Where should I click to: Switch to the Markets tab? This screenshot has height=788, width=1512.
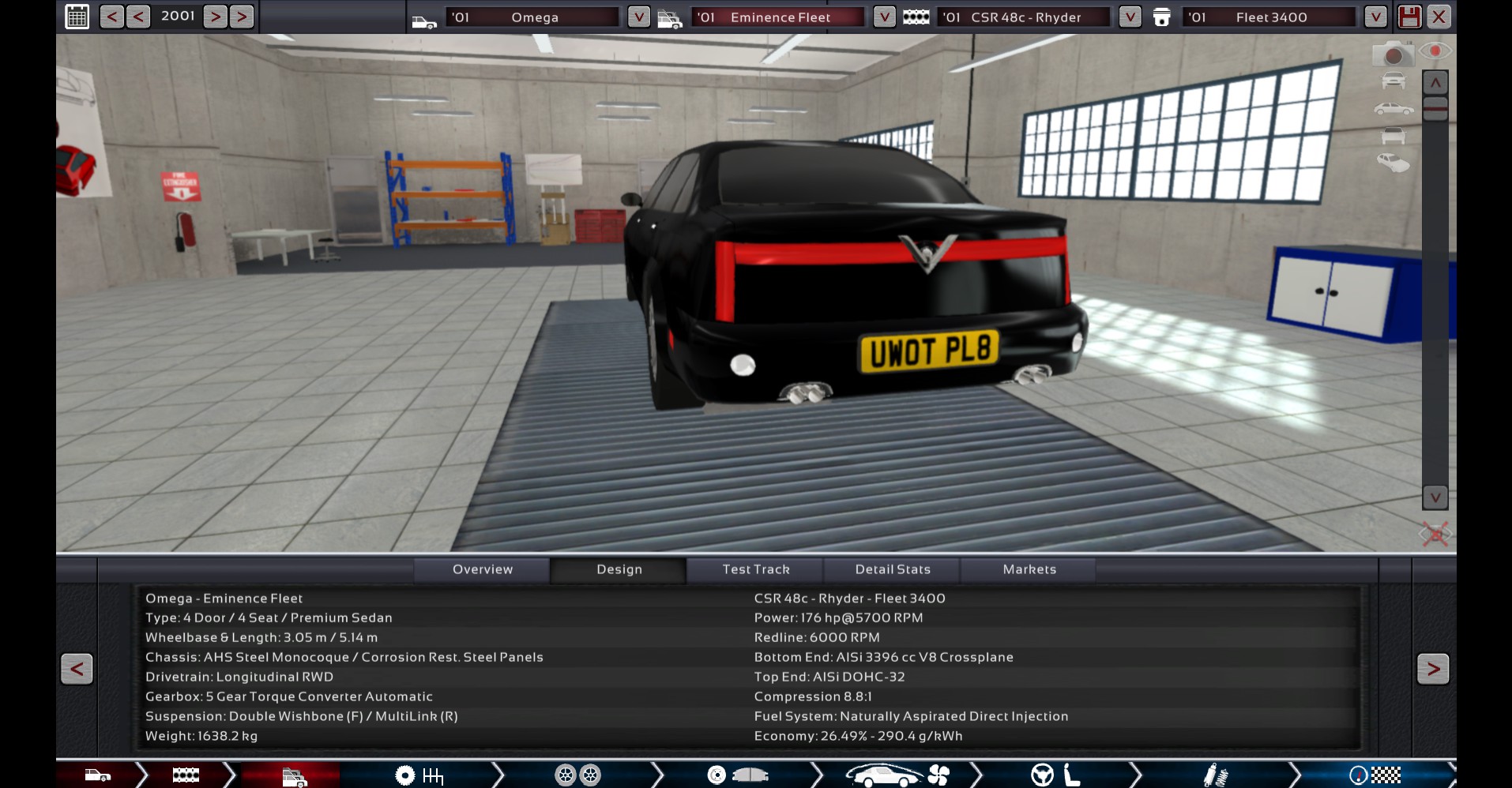click(x=1029, y=569)
